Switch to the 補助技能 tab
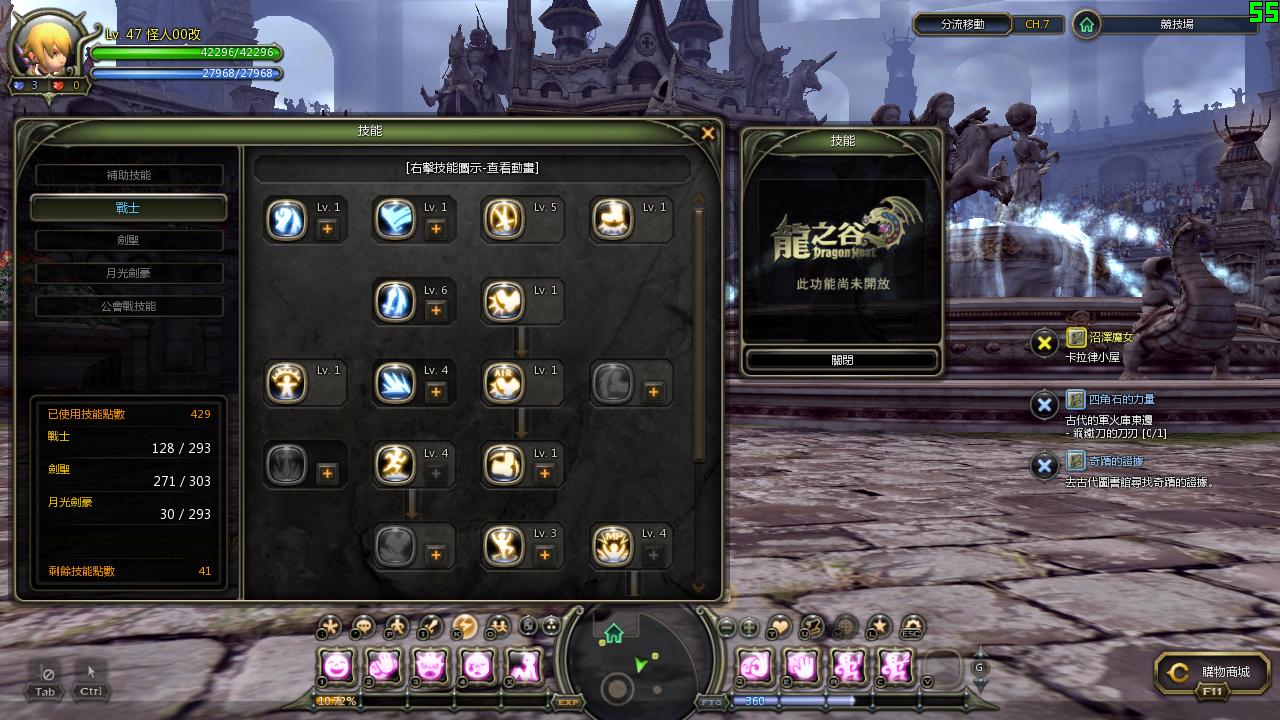Image resolution: width=1280 pixels, height=720 pixels. pos(129,175)
